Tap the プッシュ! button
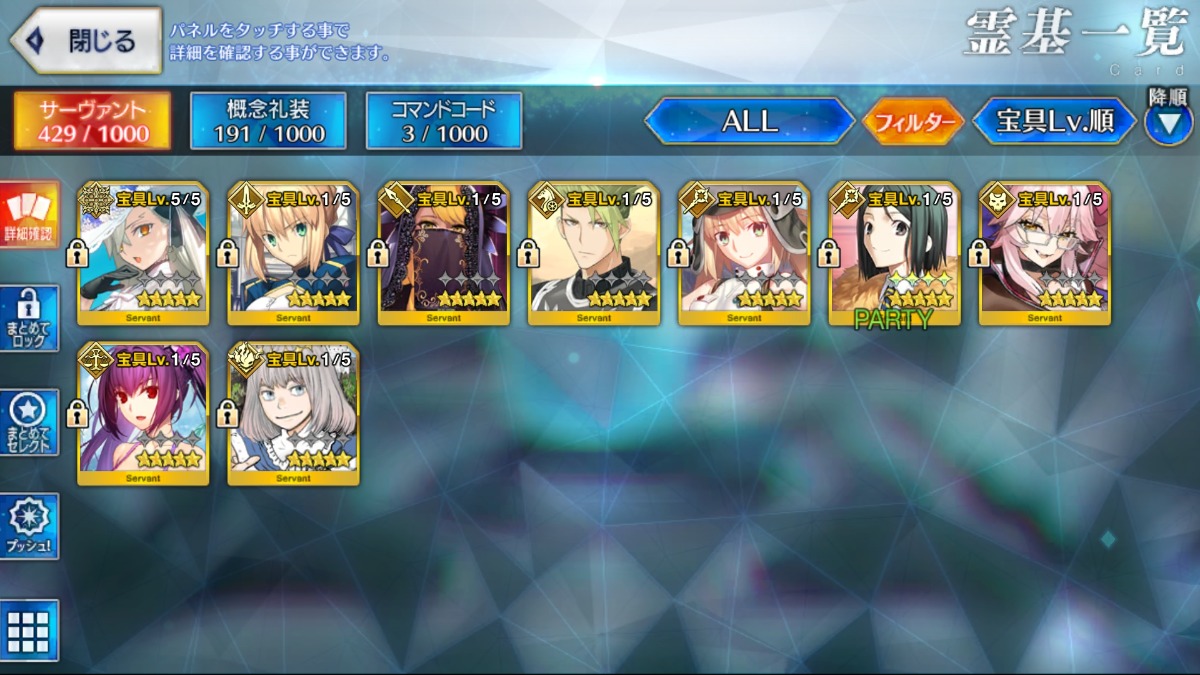 (29, 526)
